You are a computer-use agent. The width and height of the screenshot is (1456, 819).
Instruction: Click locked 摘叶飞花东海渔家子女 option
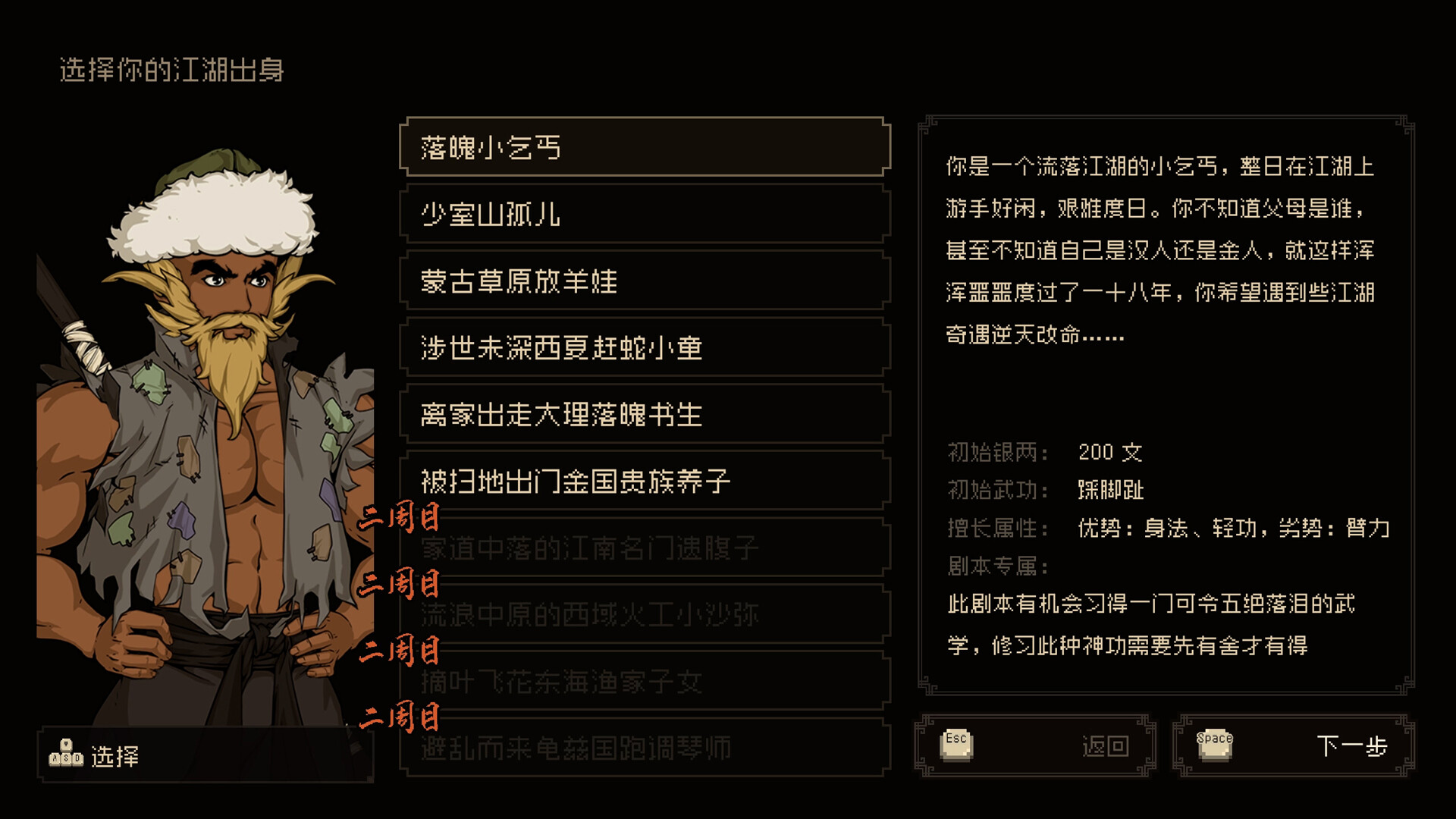click(645, 682)
